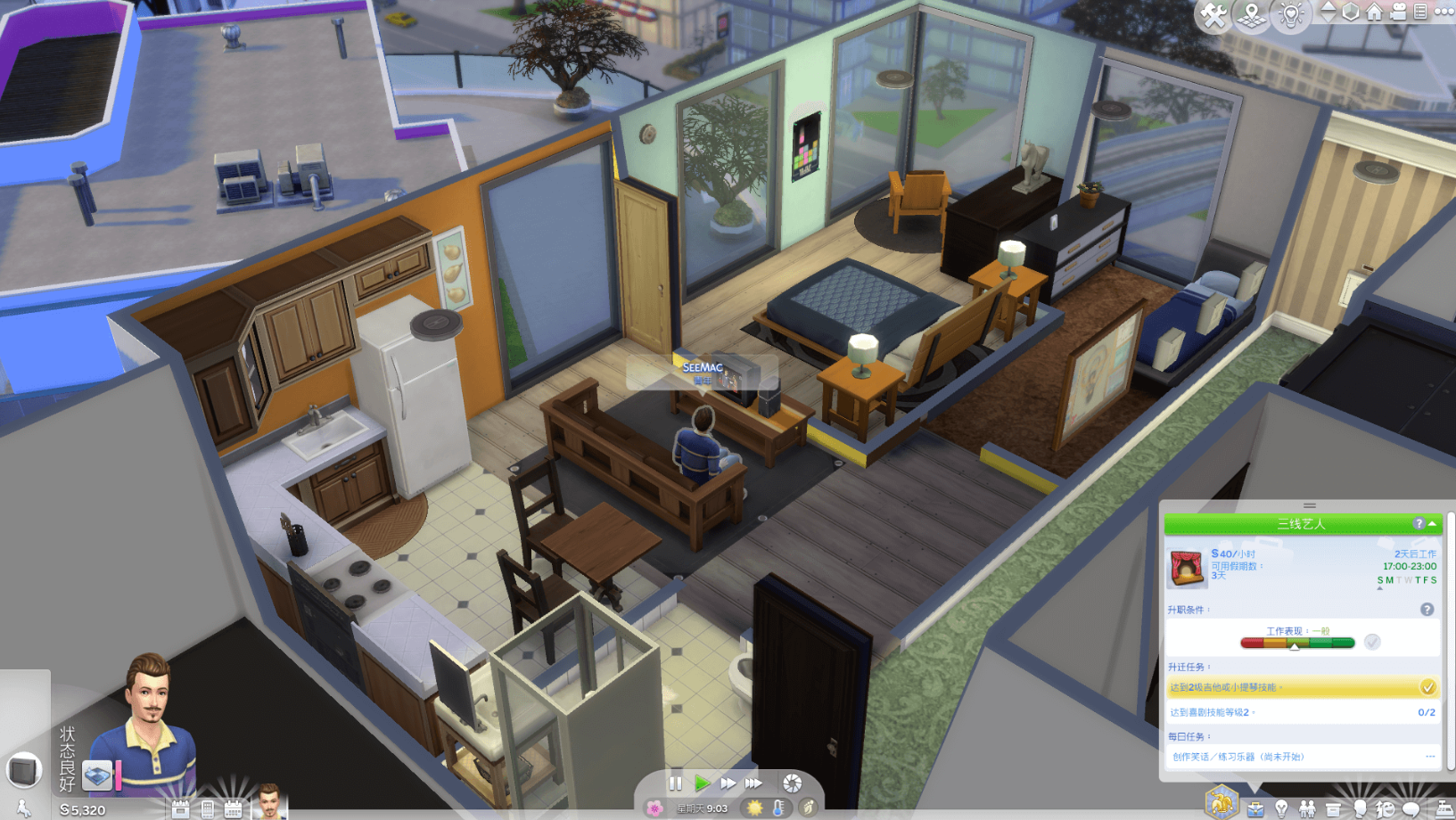
Task: Toggle the wall view cube icon
Action: coord(1351,12)
